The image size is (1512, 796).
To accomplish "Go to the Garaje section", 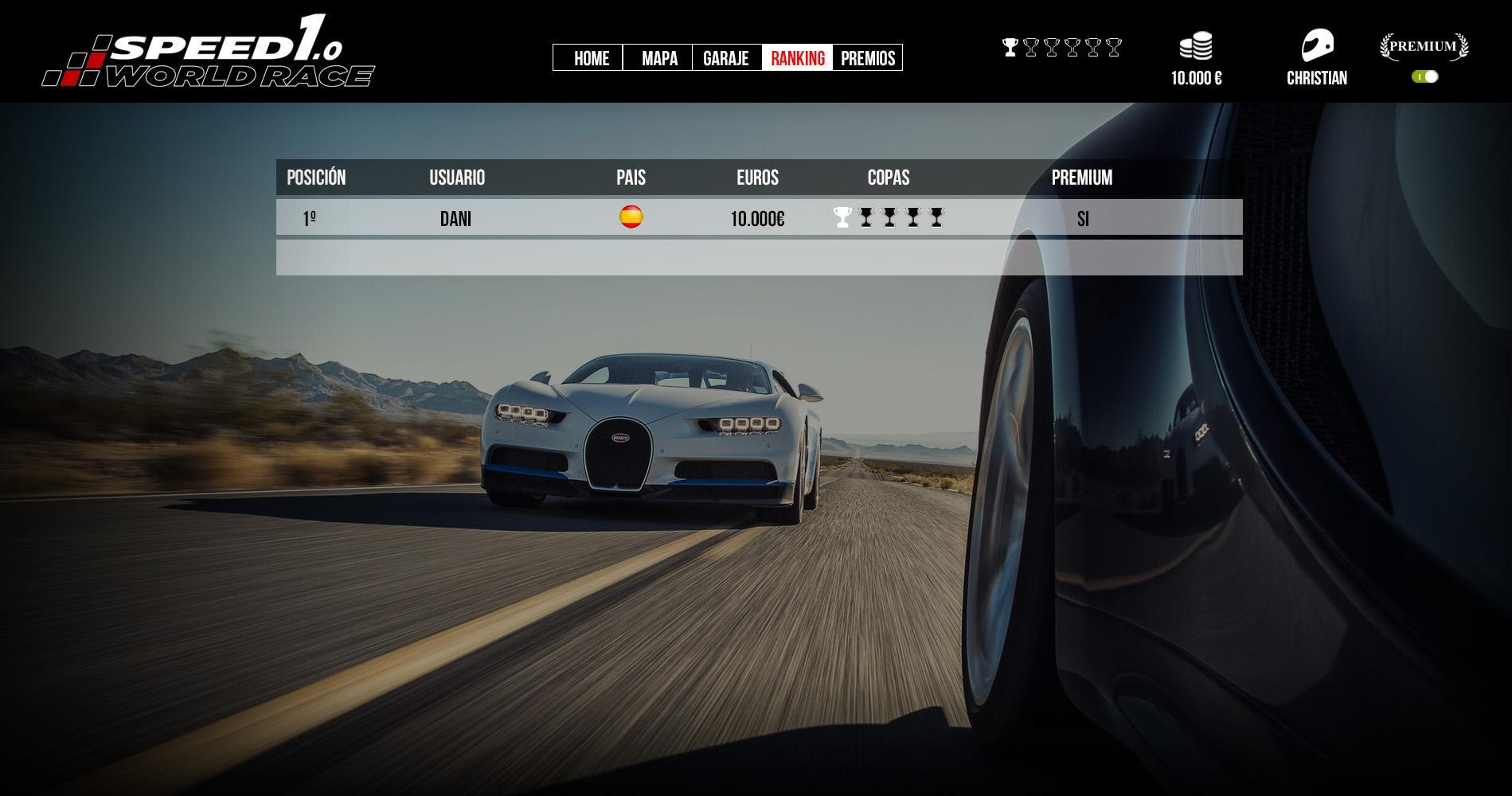I will pyautogui.click(x=726, y=58).
